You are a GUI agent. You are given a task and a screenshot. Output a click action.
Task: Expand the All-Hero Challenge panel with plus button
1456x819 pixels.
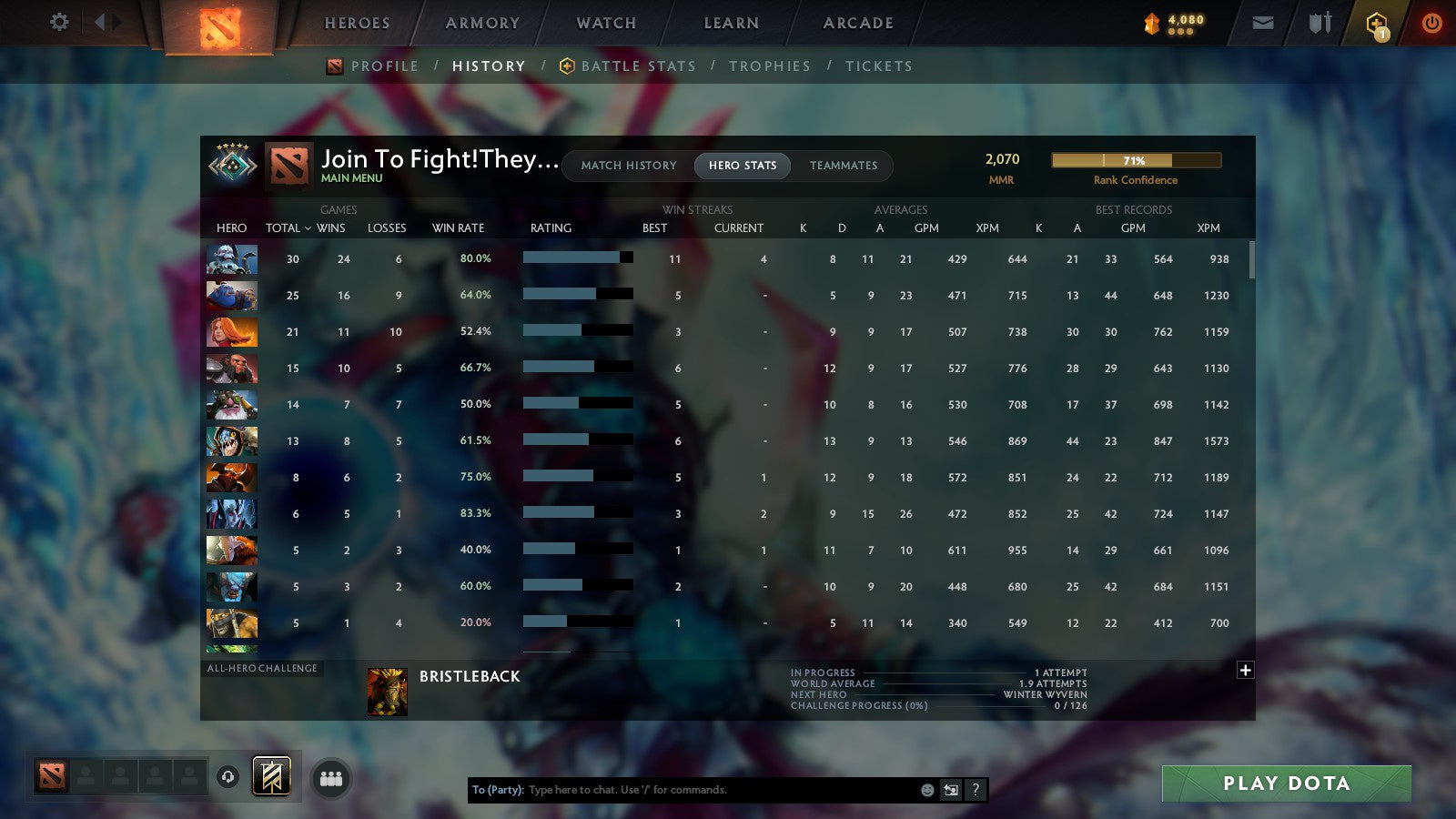(1245, 669)
